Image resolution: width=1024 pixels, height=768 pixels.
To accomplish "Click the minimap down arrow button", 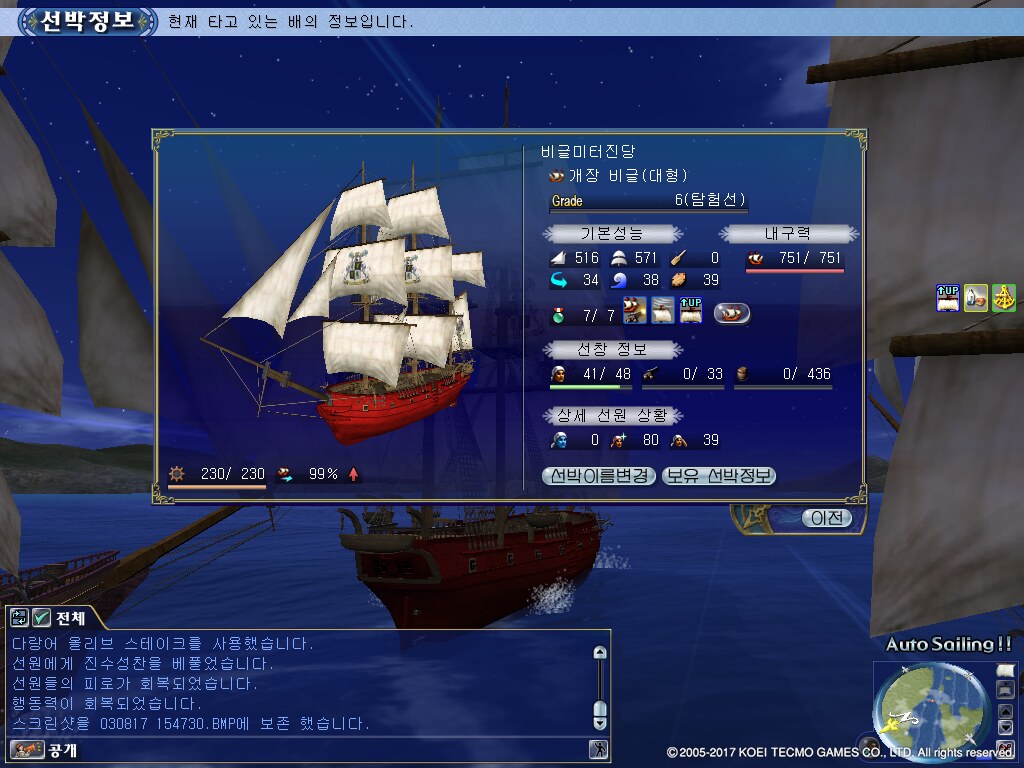I will point(1005,729).
